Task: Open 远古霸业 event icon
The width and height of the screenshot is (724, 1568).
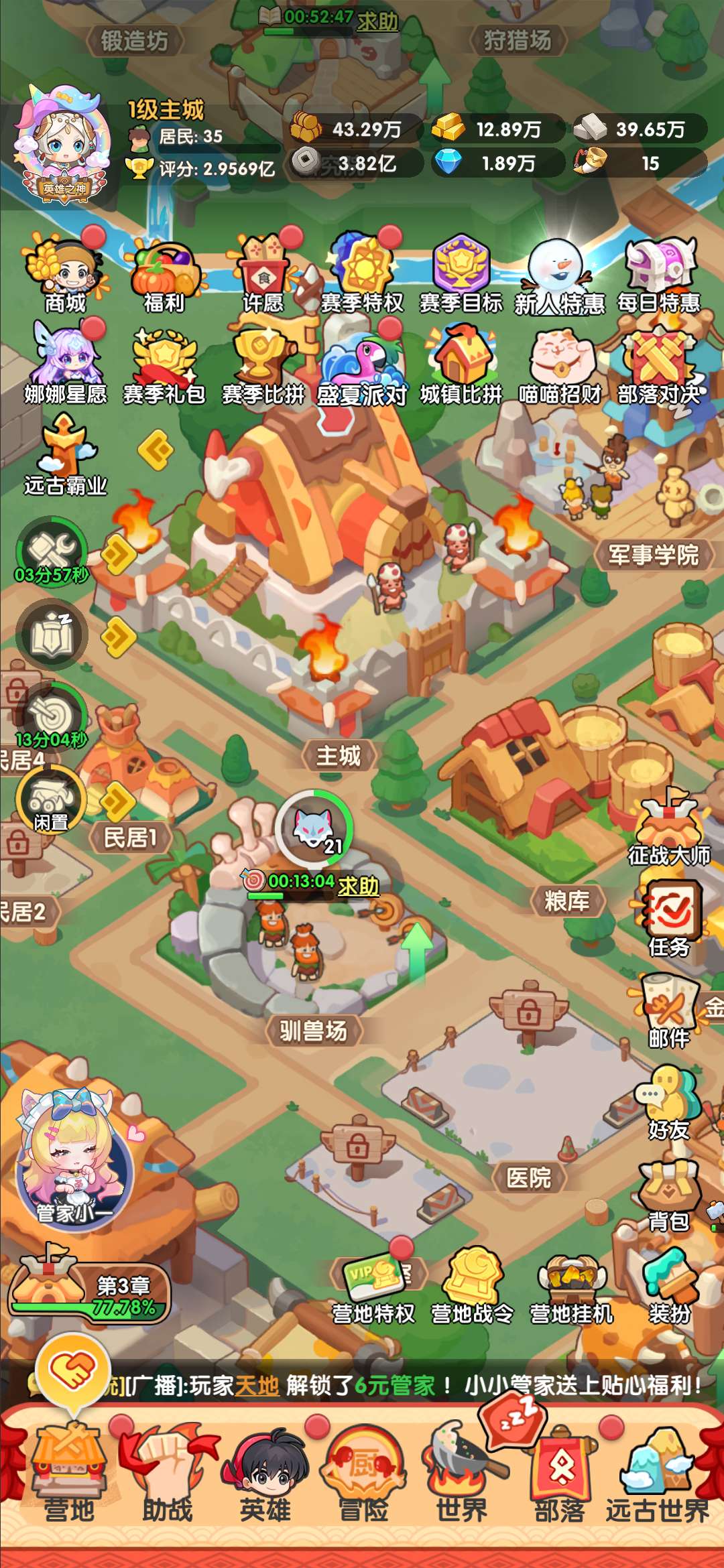Action: (65, 456)
